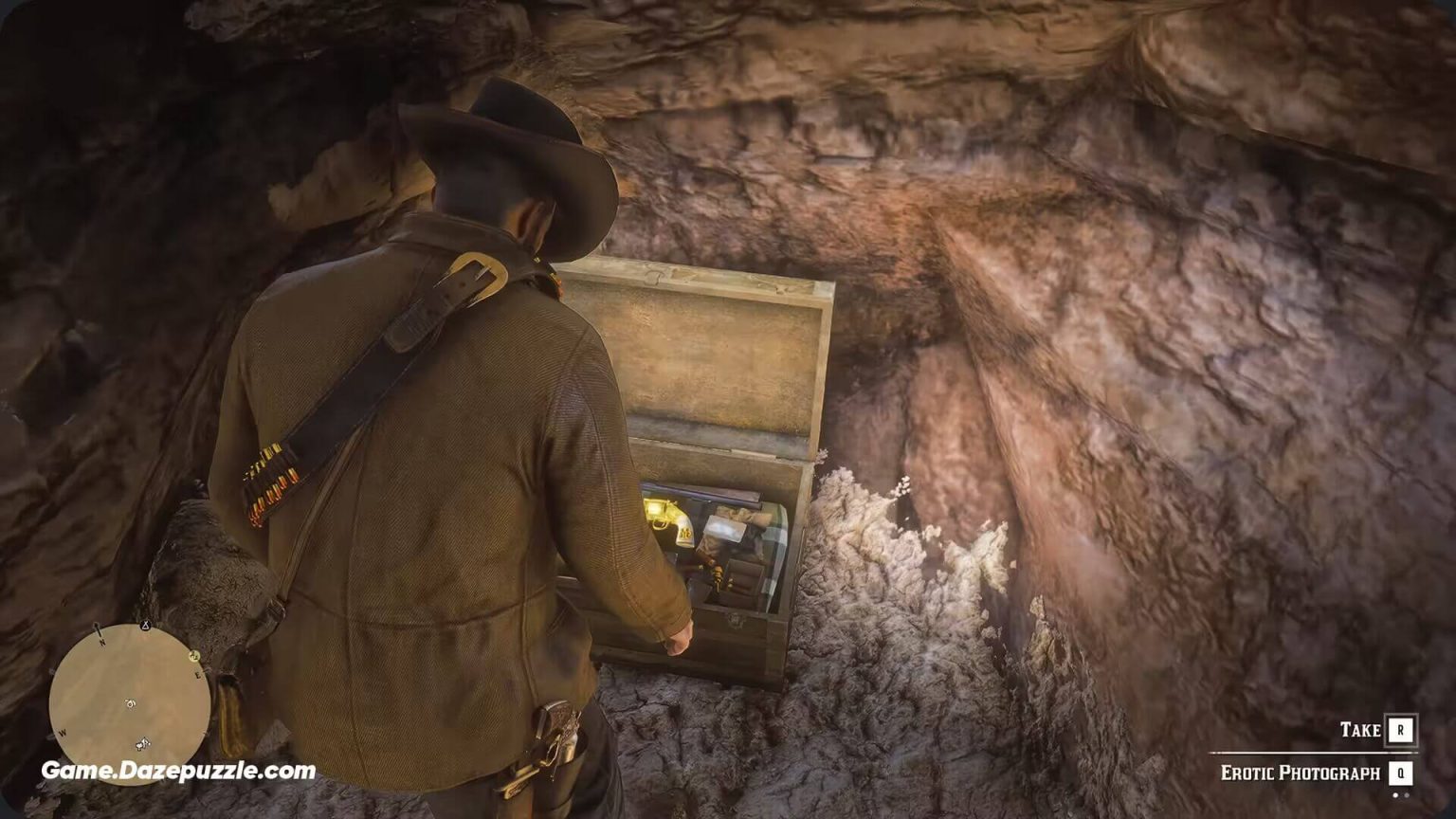Click the 'Take' action label

tap(1361, 729)
